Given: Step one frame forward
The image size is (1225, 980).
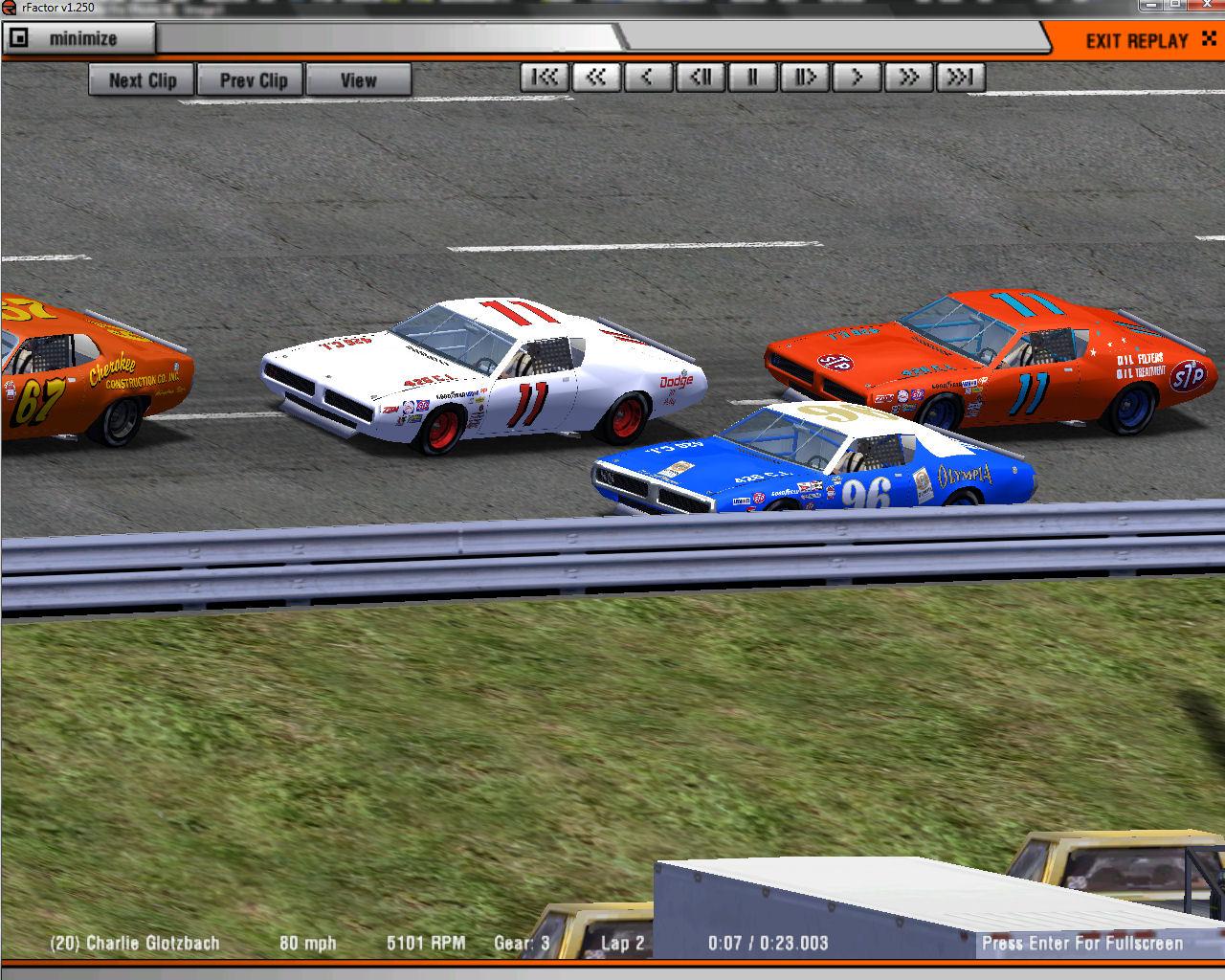Looking at the screenshot, I should click(804, 78).
